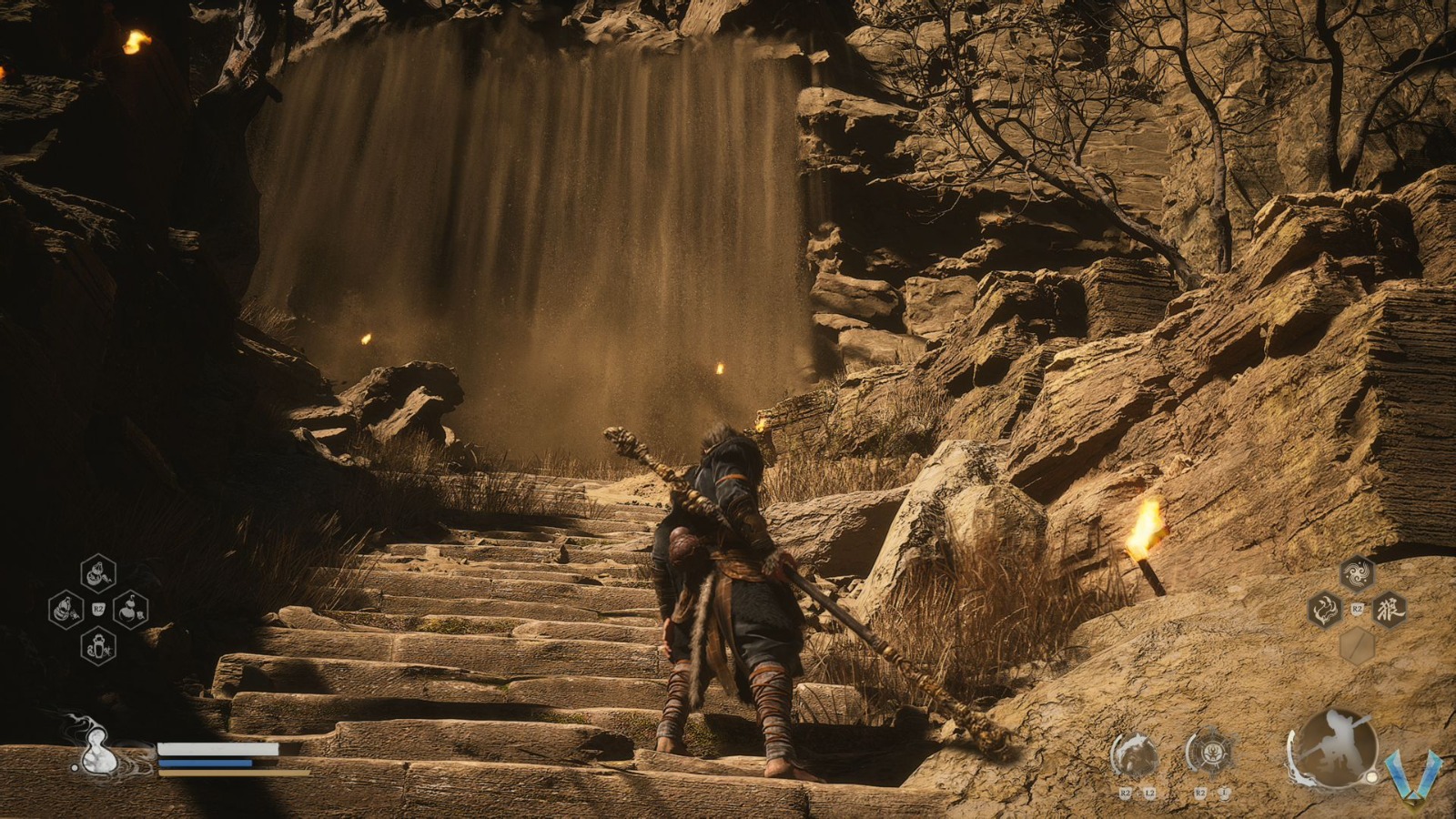Click the transformation beast icon above R2+L2 prompt

click(x=1134, y=753)
